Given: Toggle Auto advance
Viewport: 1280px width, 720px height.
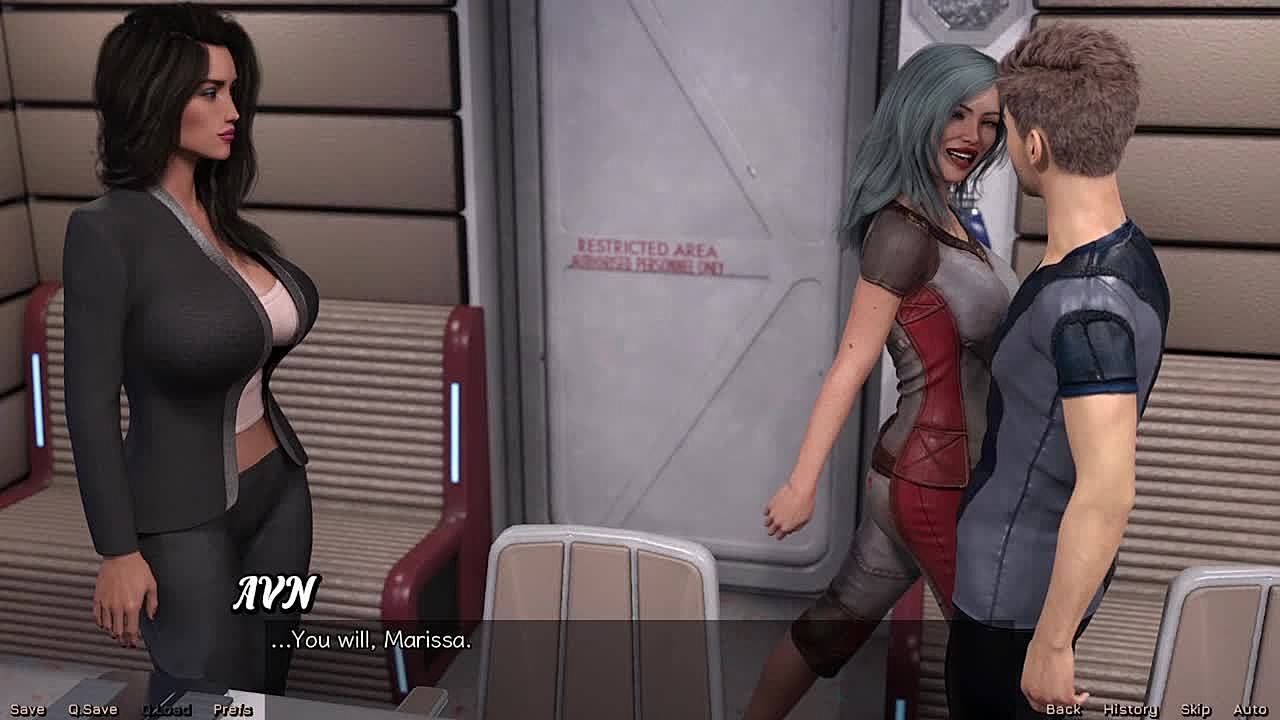Looking at the screenshot, I should pos(1250,709).
